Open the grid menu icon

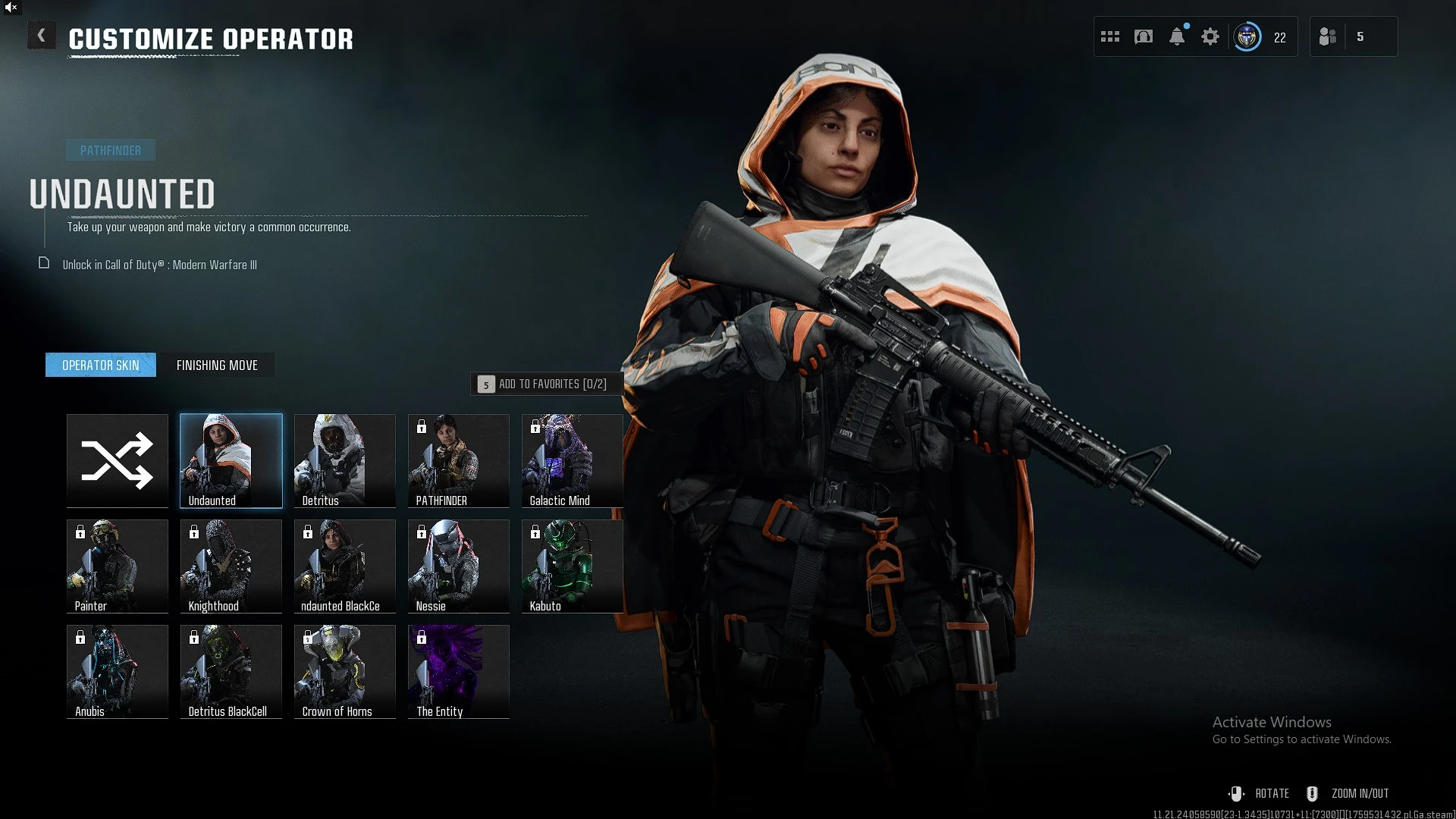[x=1110, y=36]
